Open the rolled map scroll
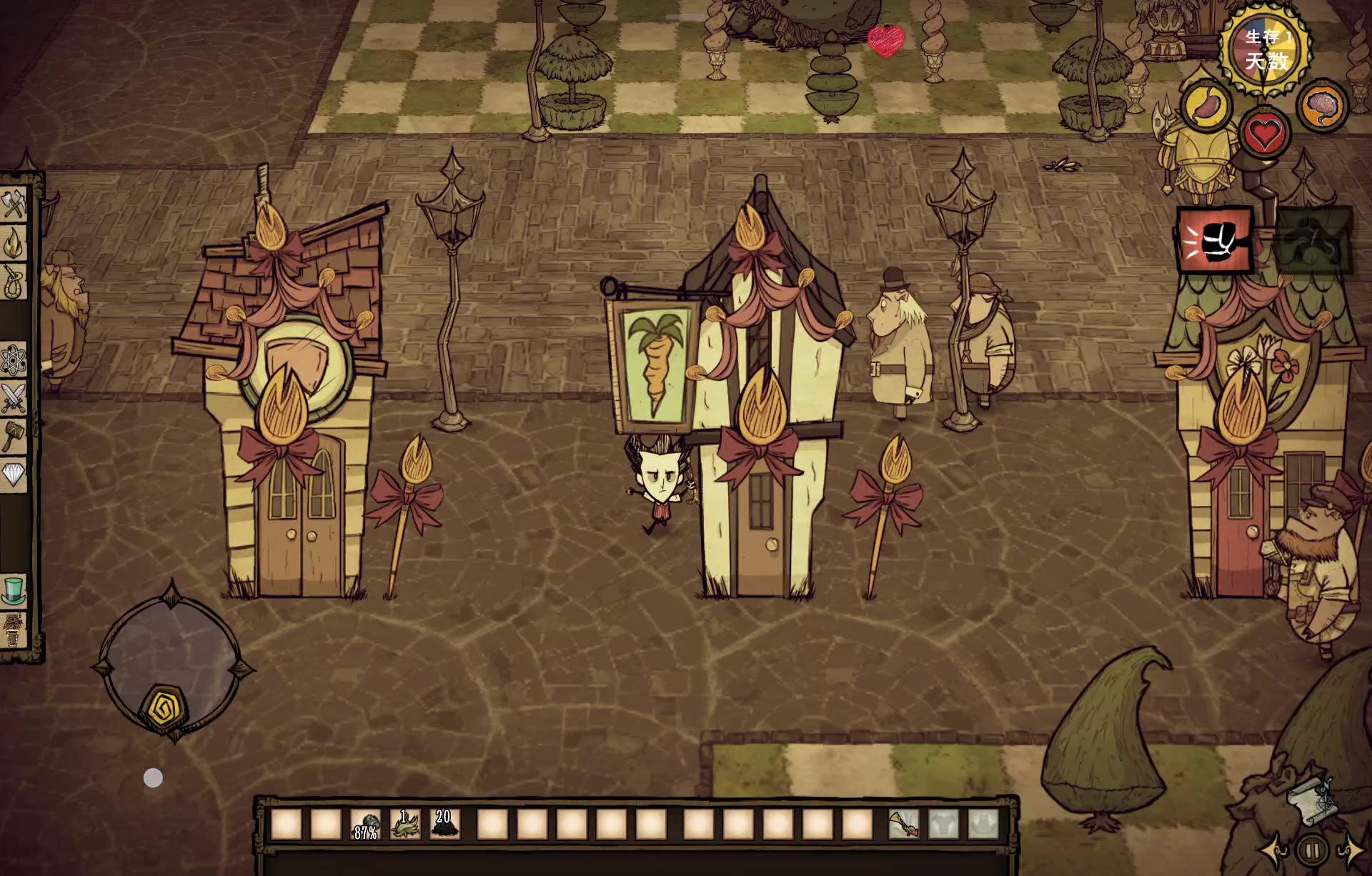 pyautogui.click(x=1312, y=800)
